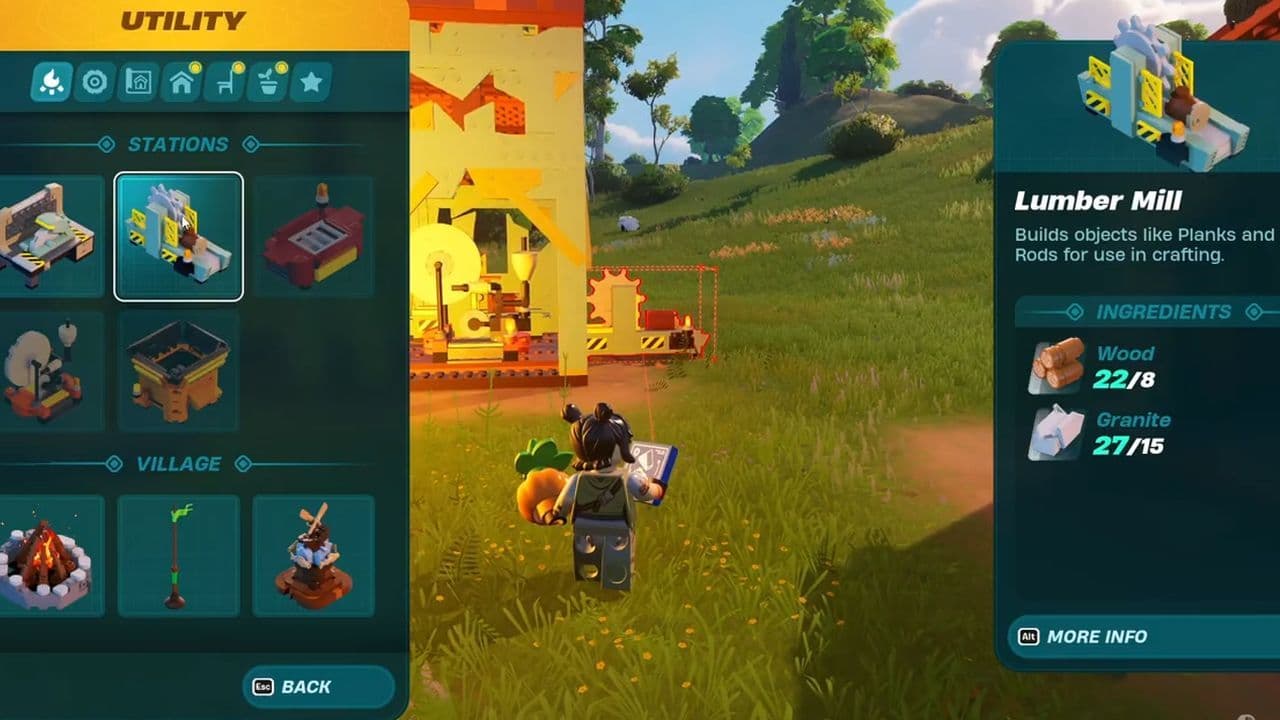
Task: Open the potted plant decorations category
Action: pyautogui.click(x=266, y=82)
